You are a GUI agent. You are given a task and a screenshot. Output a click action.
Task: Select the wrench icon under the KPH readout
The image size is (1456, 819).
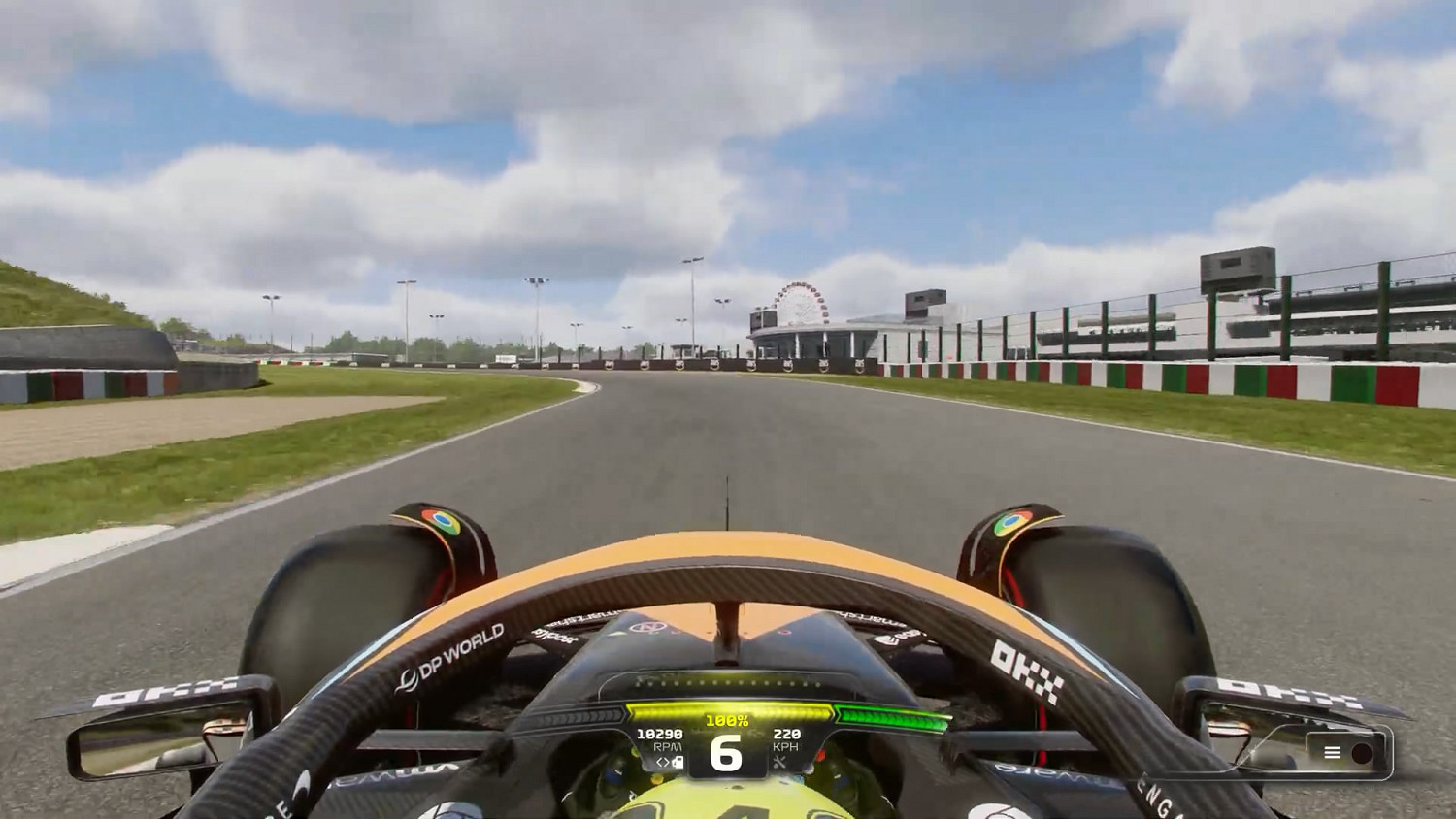point(781,763)
